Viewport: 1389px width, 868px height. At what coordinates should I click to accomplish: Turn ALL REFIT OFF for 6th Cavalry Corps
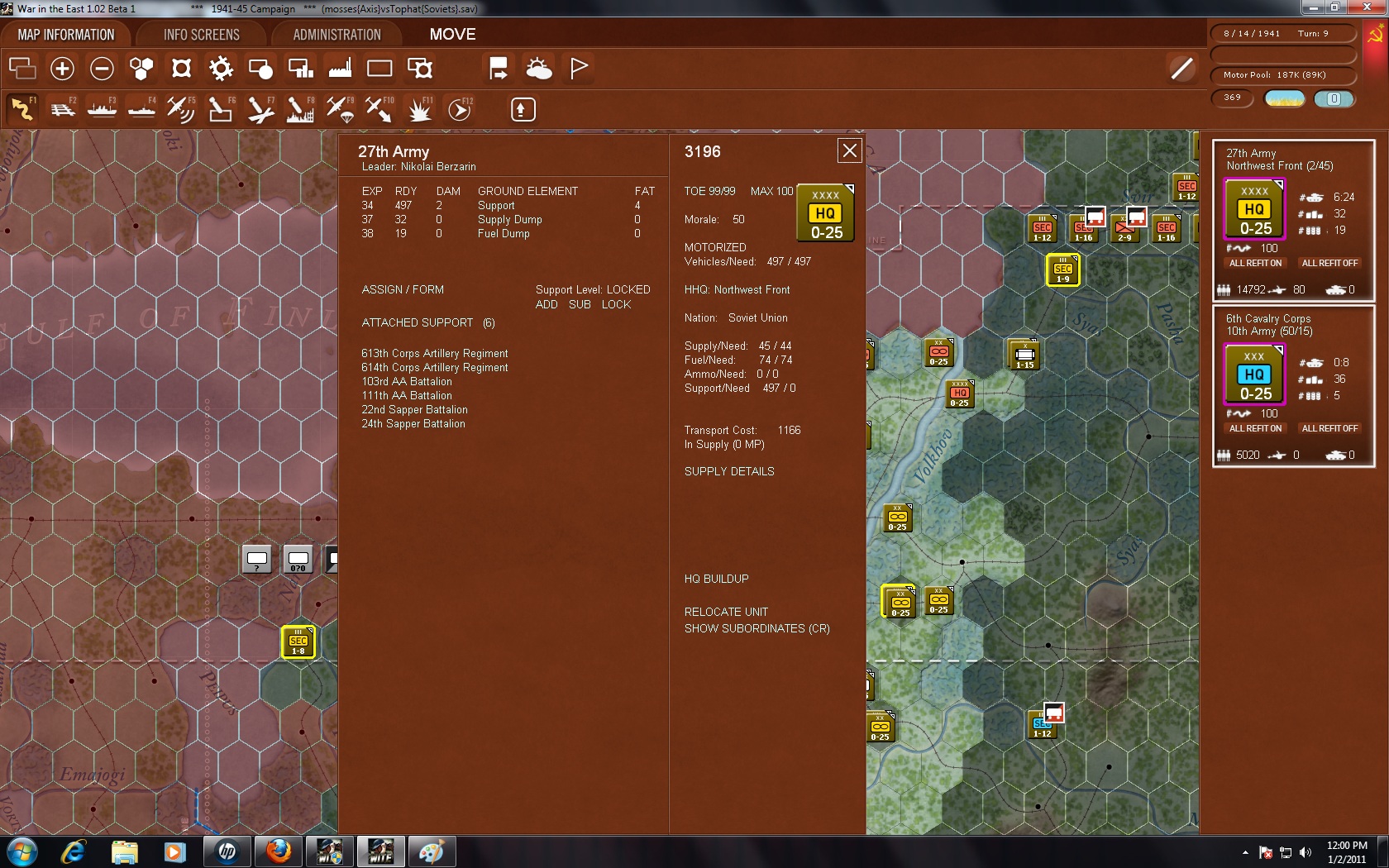point(1329,428)
